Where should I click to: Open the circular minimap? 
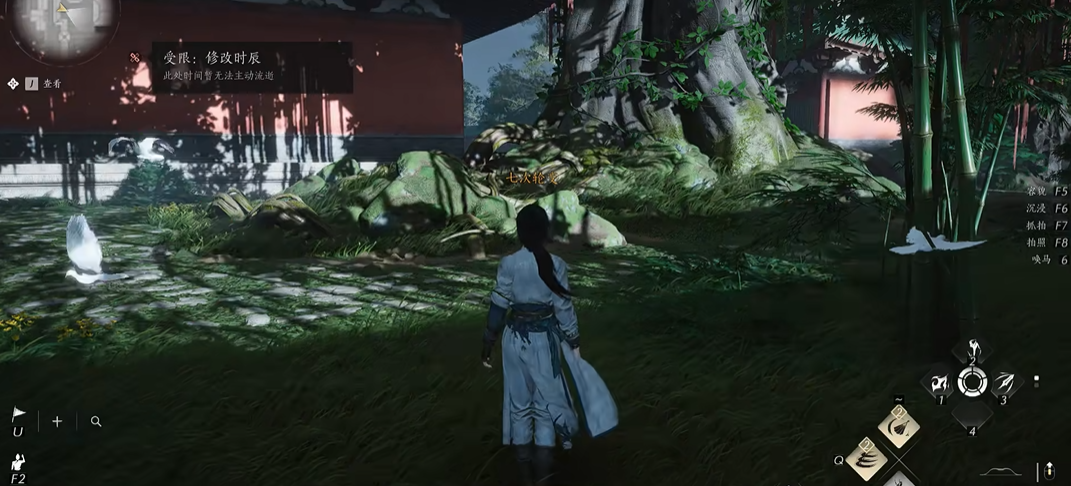click(64, 22)
